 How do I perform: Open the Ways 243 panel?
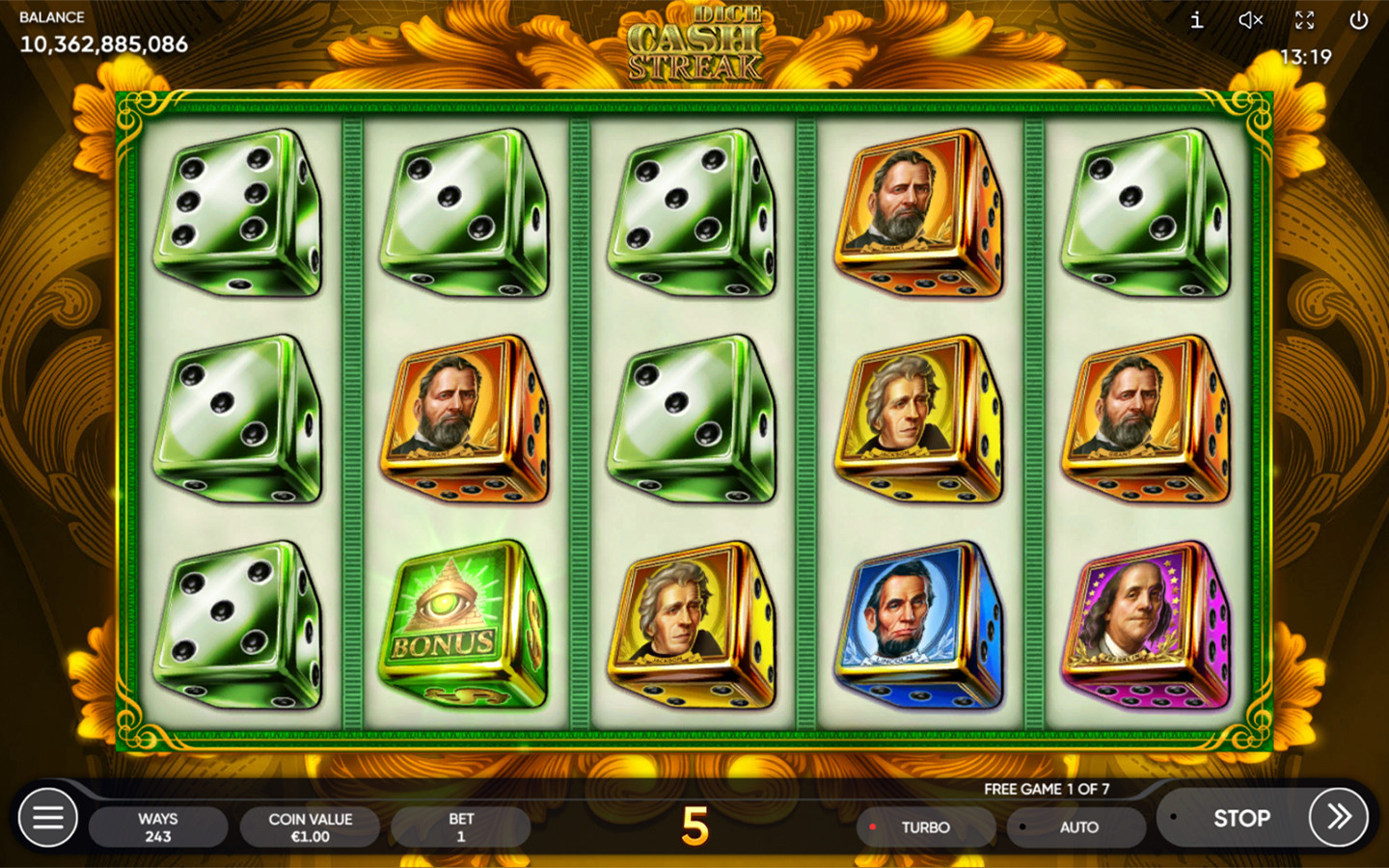(158, 827)
